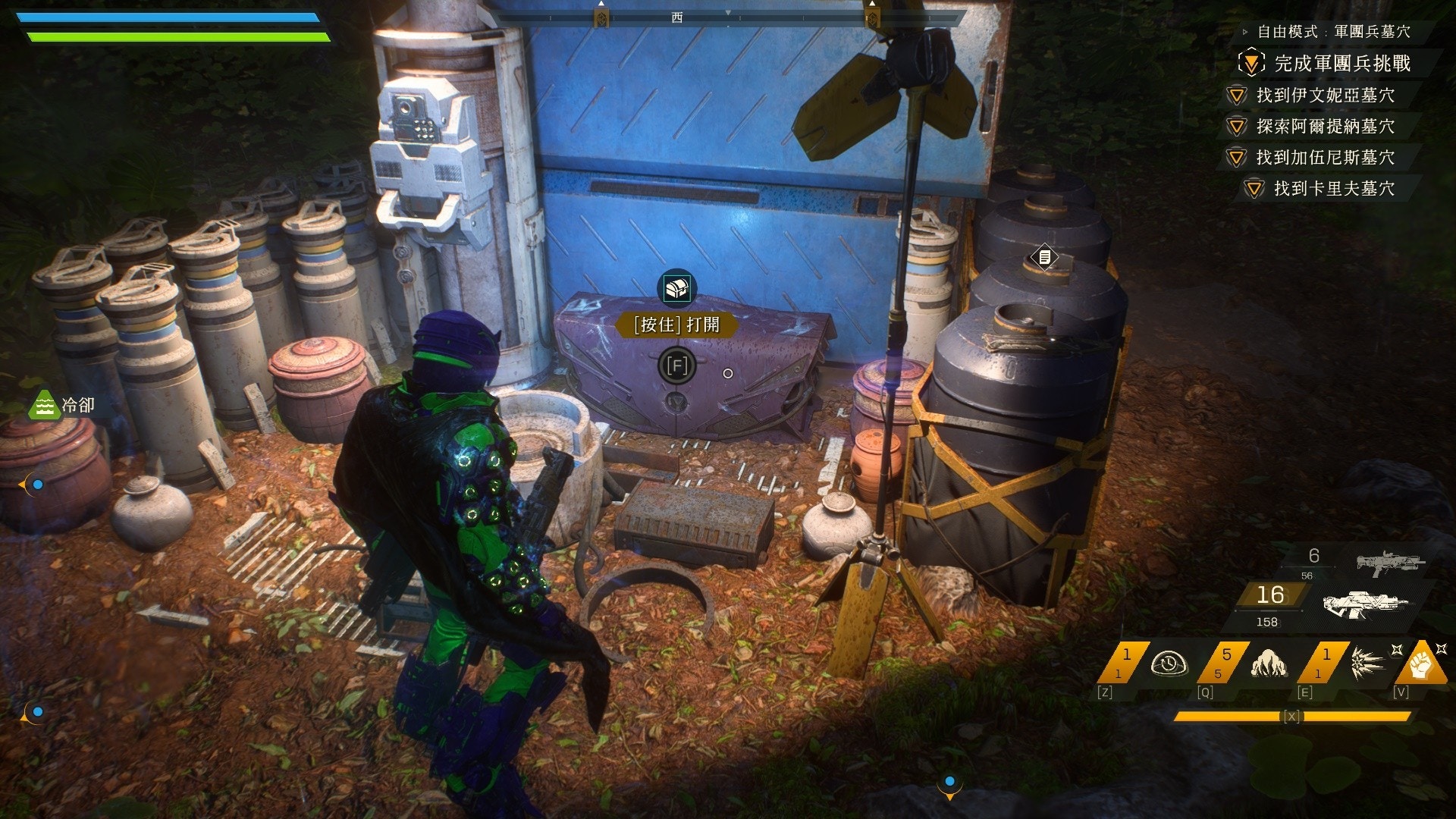Trigger the E burst ability icon

[1367, 664]
